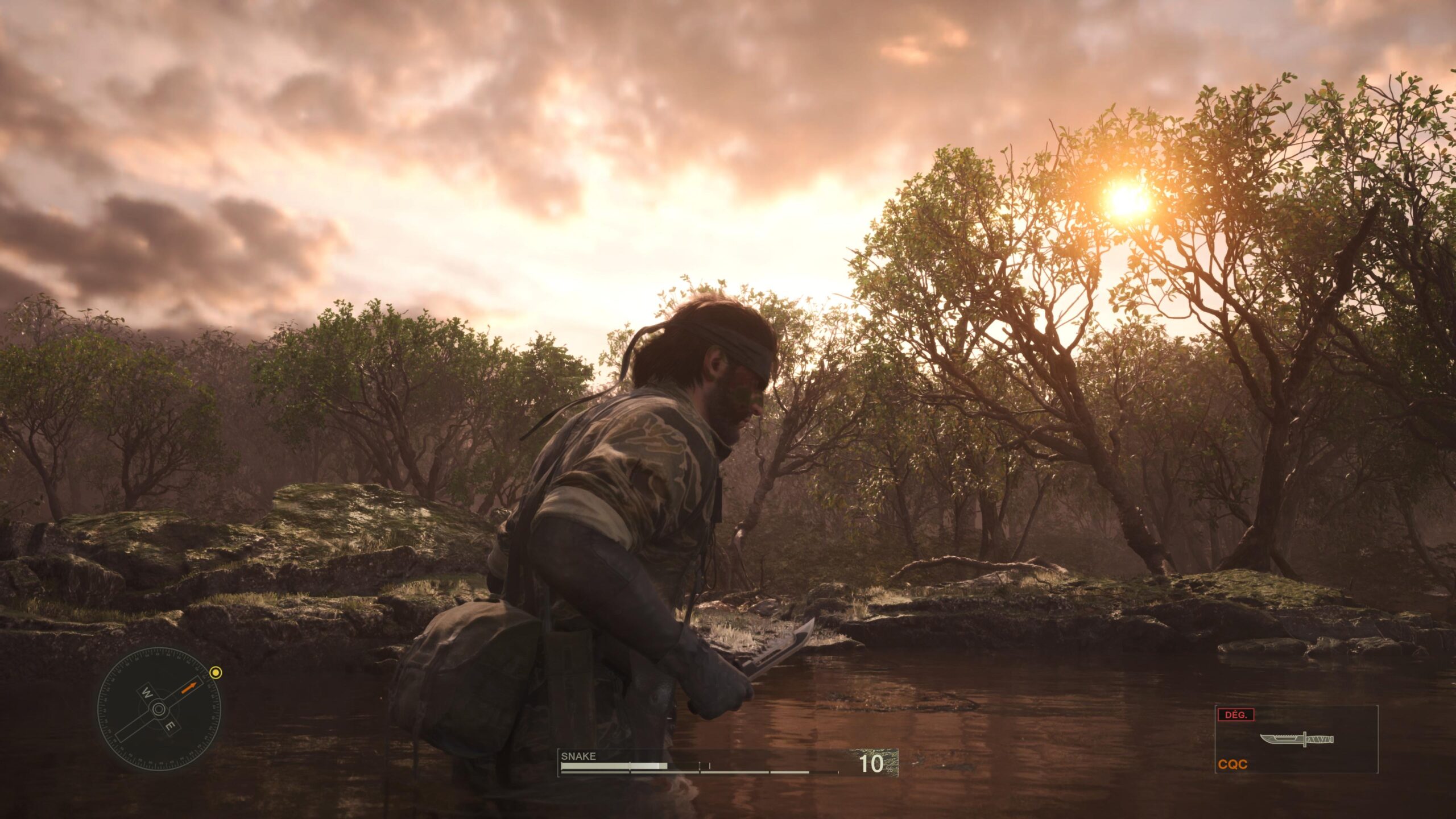Screen dimensions: 1456x819
Task: Click the compass in the corner
Action: [159, 709]
